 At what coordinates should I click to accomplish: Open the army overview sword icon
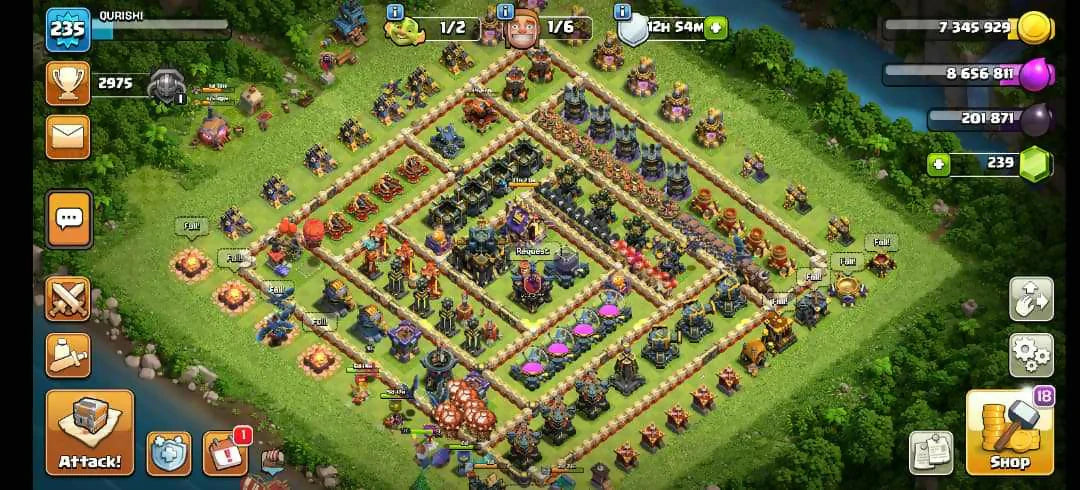pyautogui.click(x=68, y=354)
